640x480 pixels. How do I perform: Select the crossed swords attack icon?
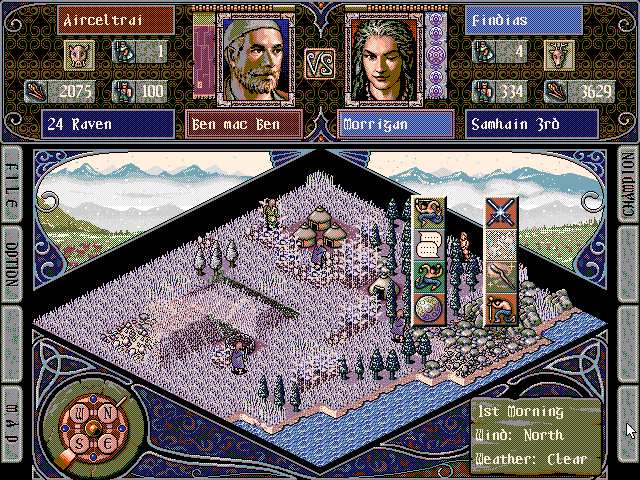501,213
